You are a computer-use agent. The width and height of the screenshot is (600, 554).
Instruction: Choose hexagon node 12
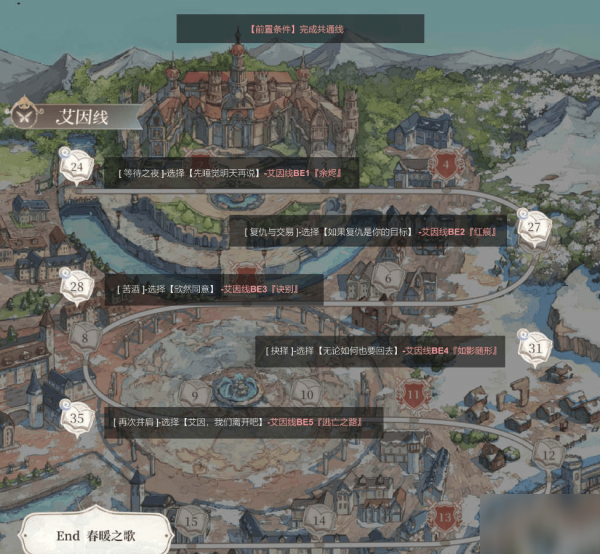[547, 453]
